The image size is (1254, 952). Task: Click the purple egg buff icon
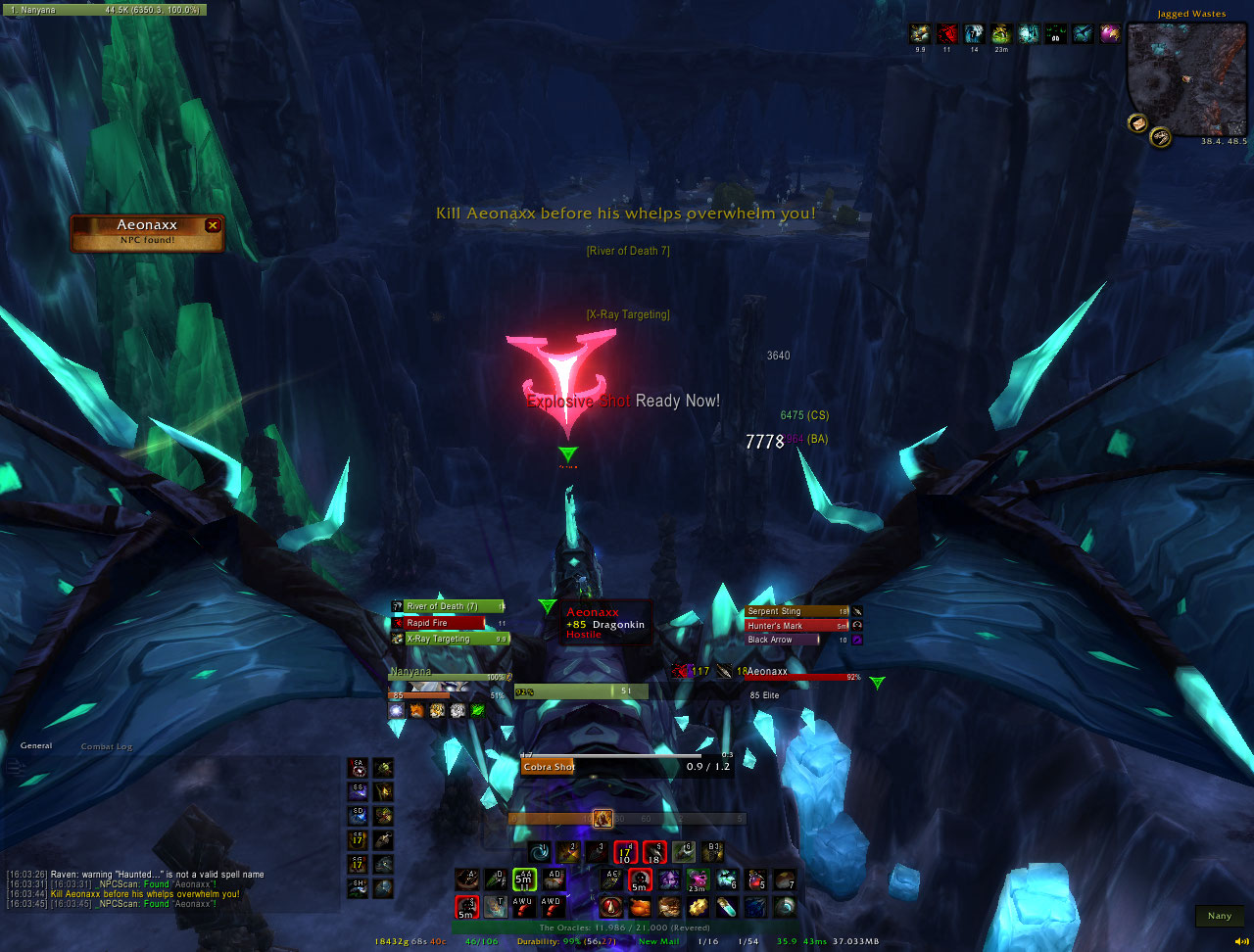1109,34
